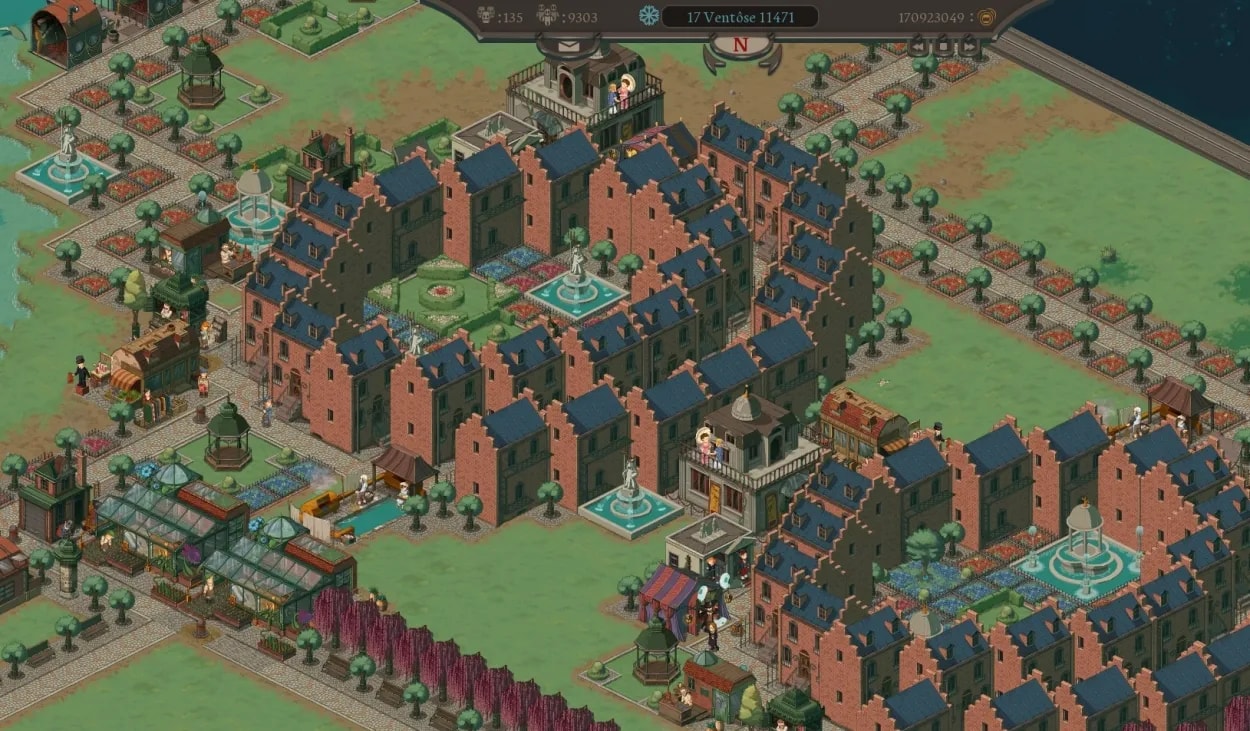Slow down game speed with rewind button
Viewport: 1250px width, 731px height.
click(x=917, y=46)
